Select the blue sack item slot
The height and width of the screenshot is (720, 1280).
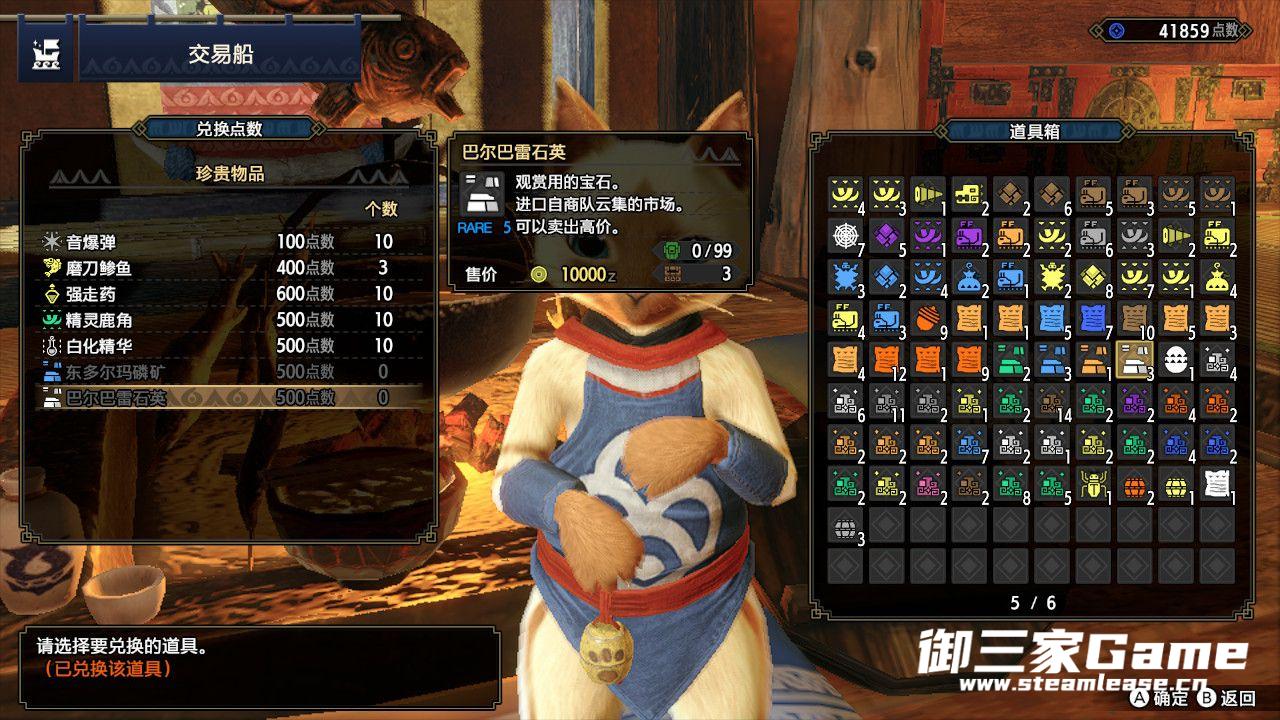pos(970,278)
